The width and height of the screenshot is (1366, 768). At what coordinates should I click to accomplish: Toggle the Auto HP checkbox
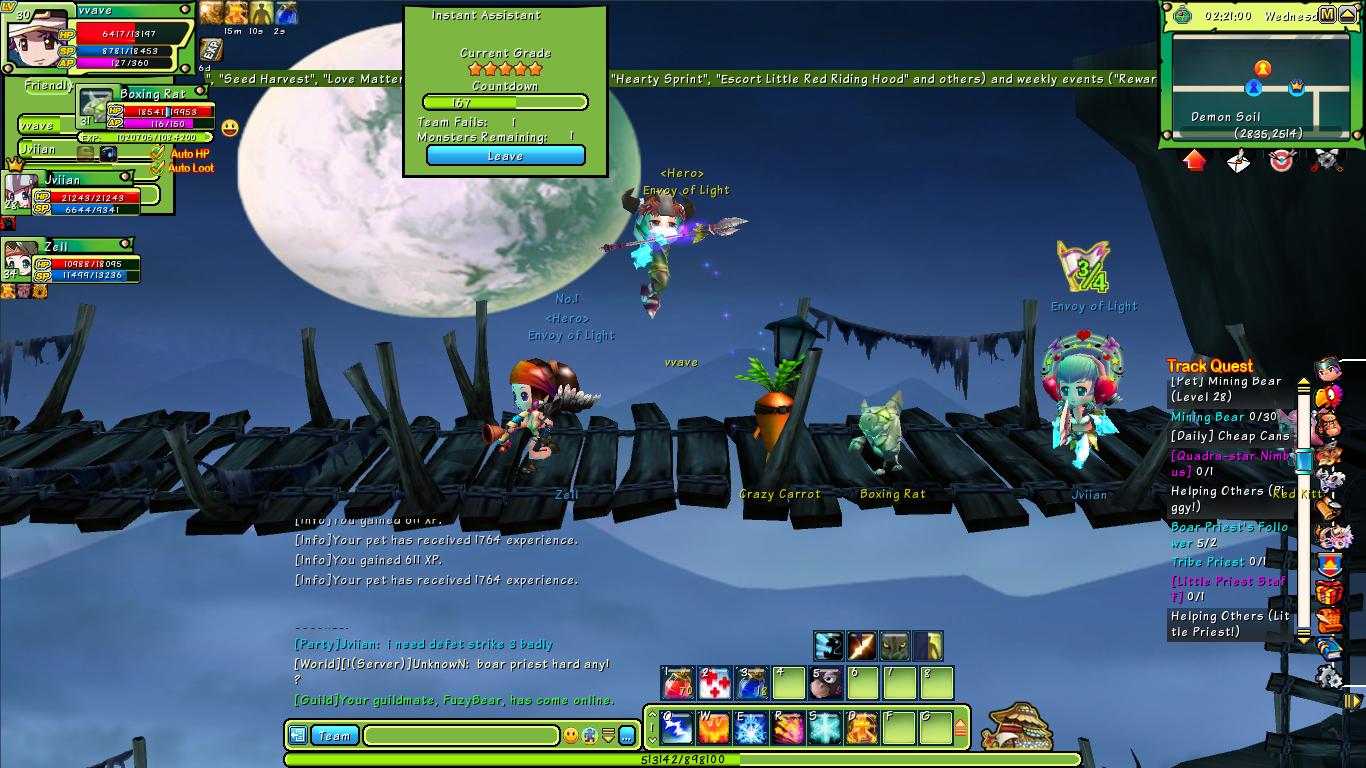coord(158,153)
